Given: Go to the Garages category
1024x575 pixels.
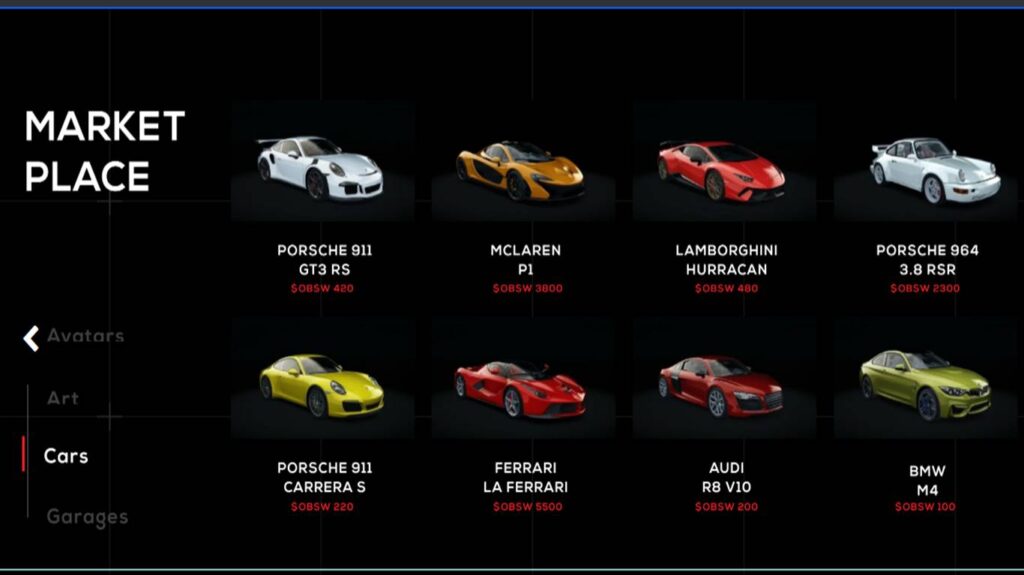Looking at the screenshot, I should pyautogui.click(x=87, y=517).
